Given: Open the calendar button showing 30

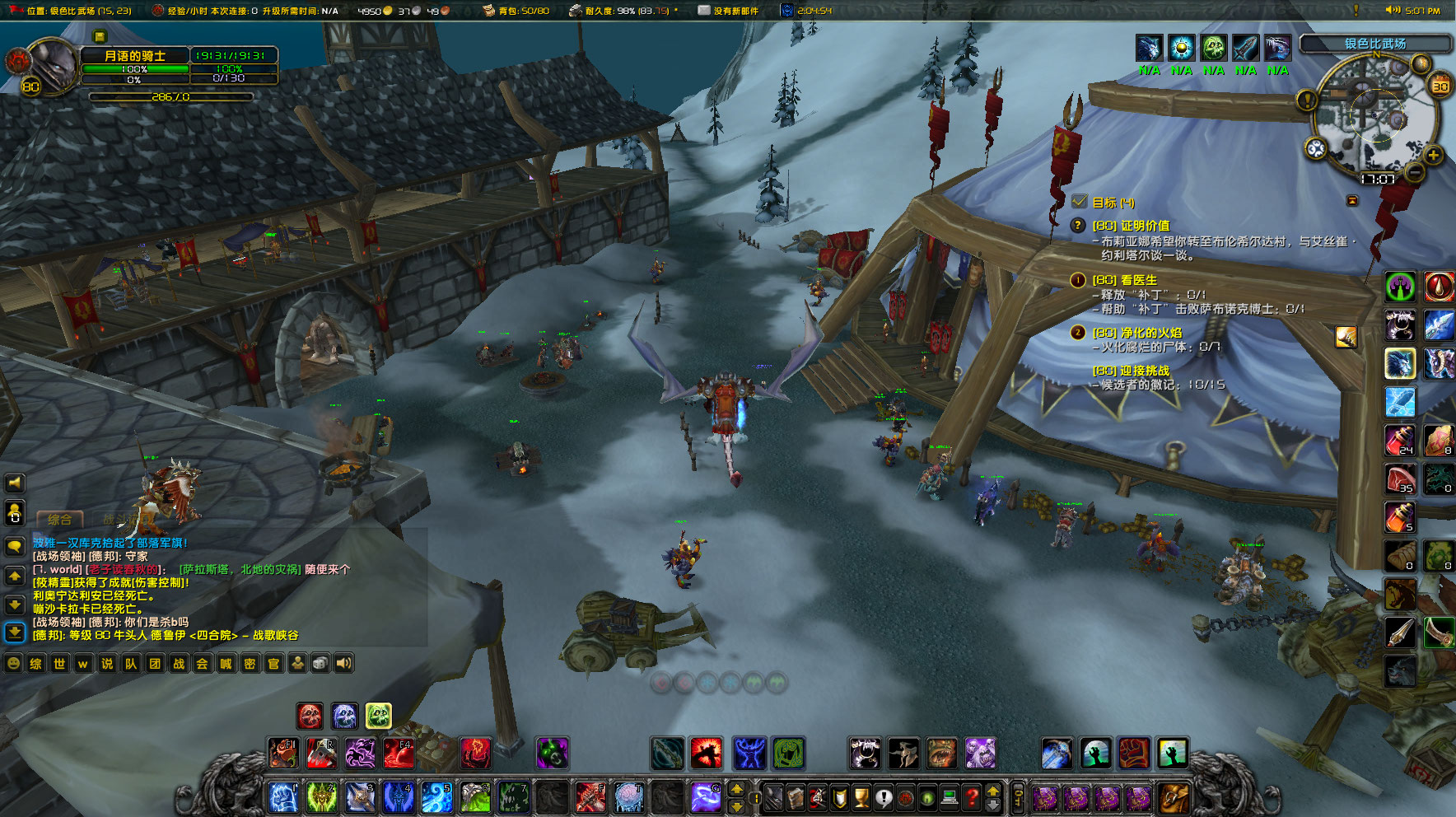Looking at the screenshot, I should click(1440, 86).
